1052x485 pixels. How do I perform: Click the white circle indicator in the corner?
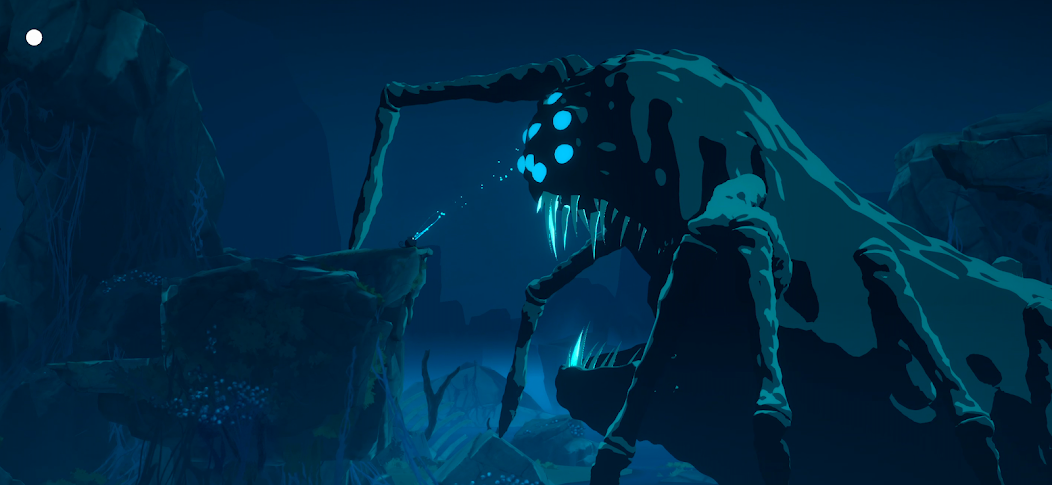coord(34,38)
